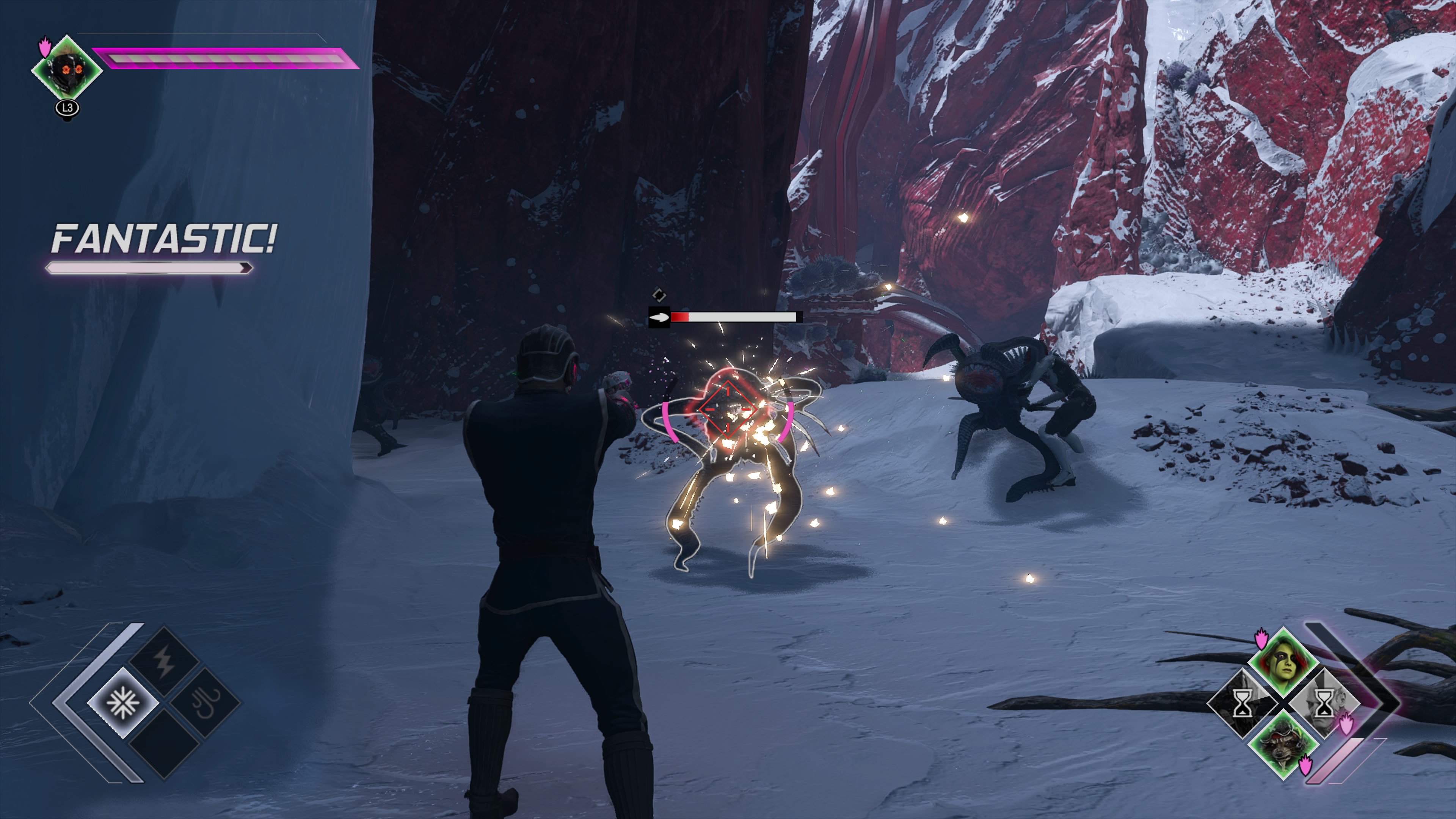
Task: Choose Groot's darkened cooldown portrait
Action: click(x=1242, y=703)
